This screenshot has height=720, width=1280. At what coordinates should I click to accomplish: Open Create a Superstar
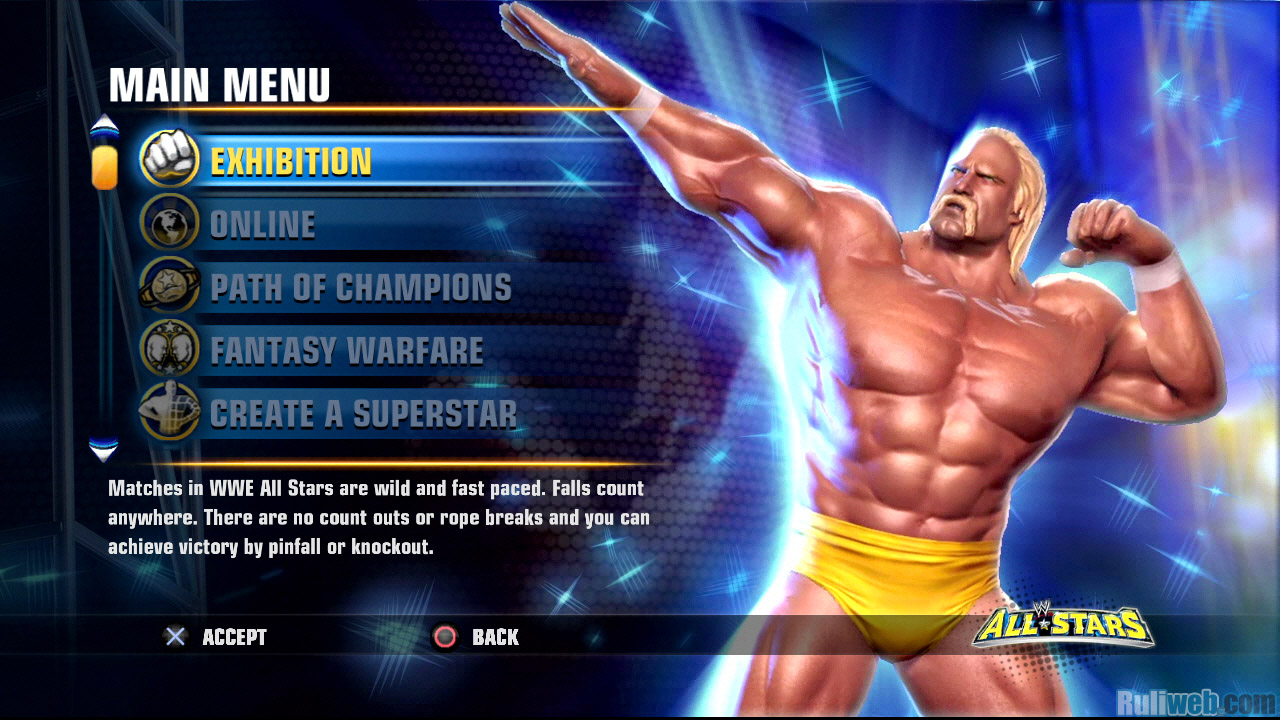tap(363, 414)
